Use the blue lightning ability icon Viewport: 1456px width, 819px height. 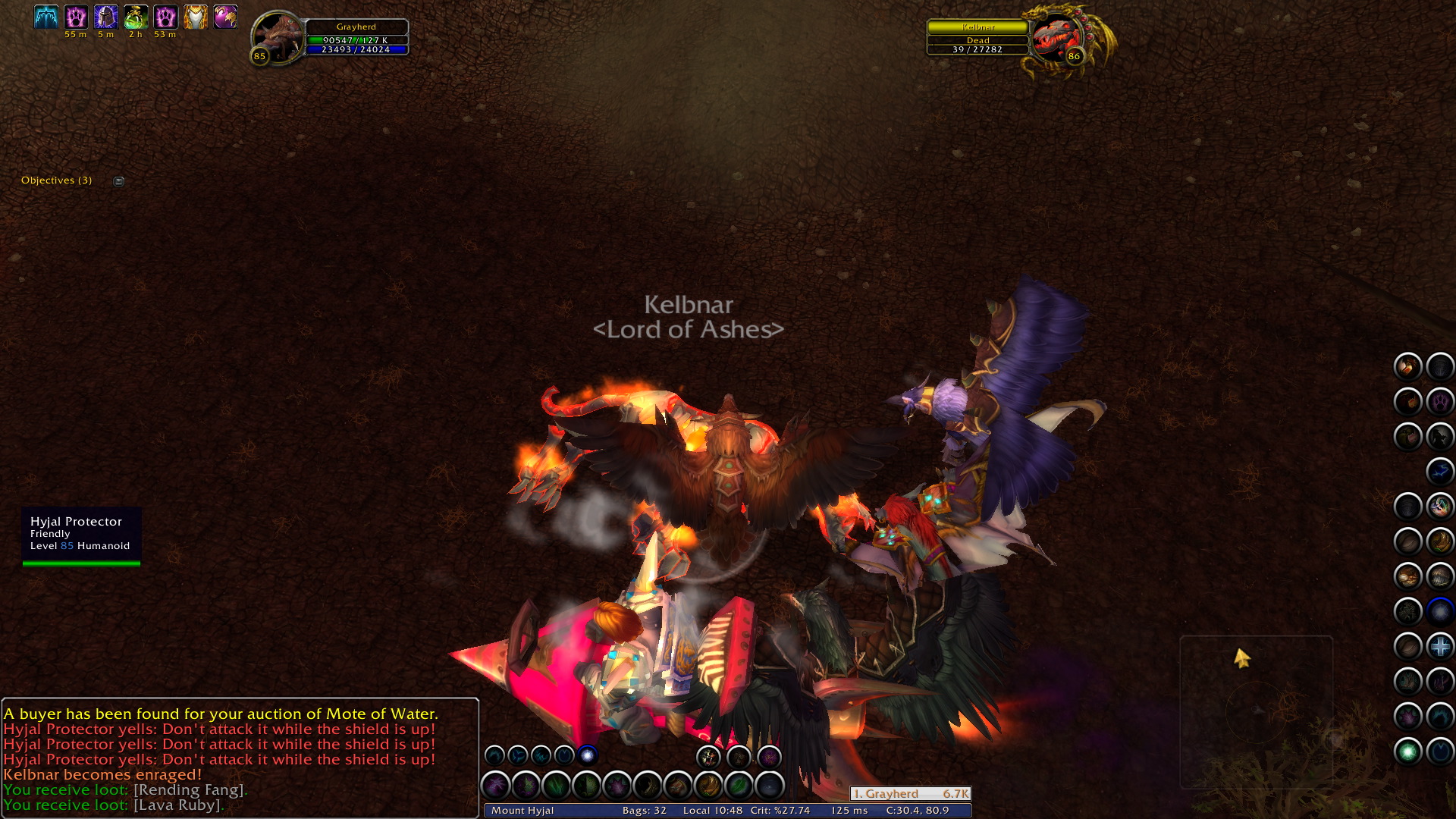[x=1439, y=472]
